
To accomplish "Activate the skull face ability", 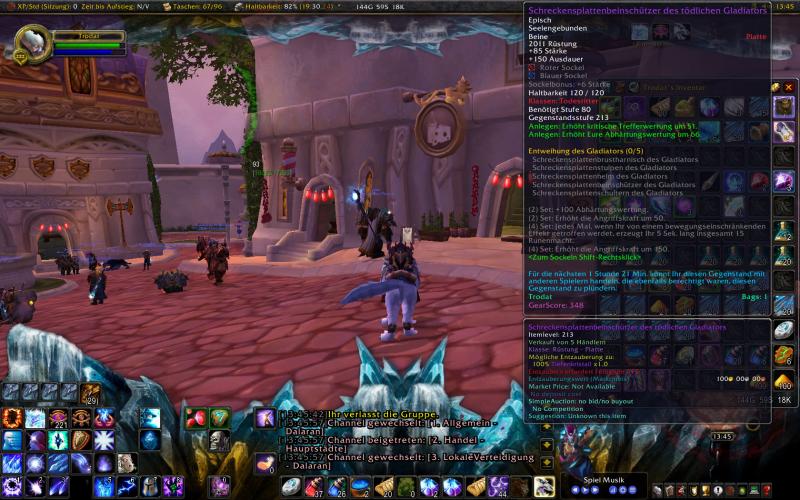I will click(x=220, y=440).
